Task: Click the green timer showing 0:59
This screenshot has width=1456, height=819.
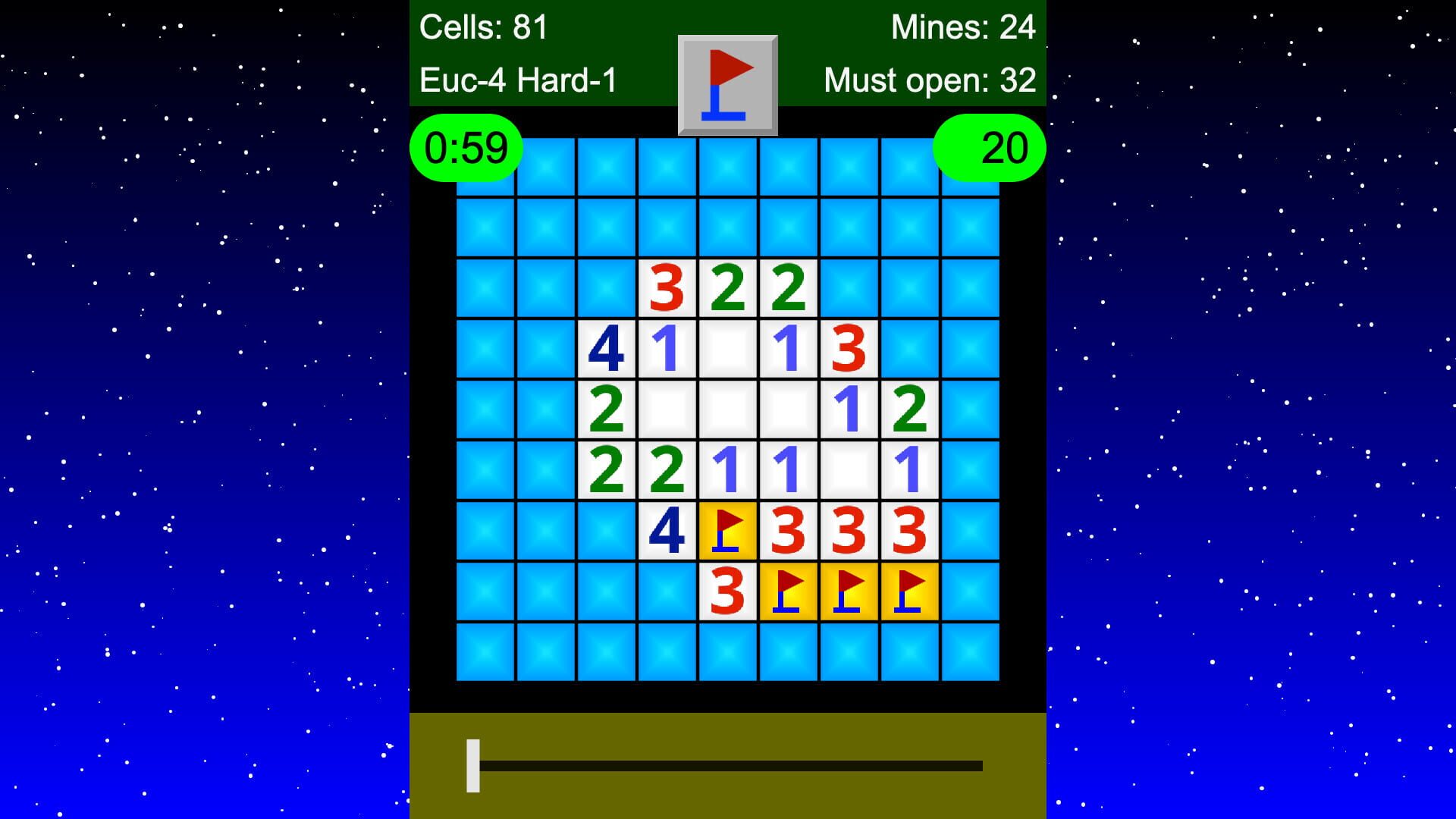Action: point(465,148)
